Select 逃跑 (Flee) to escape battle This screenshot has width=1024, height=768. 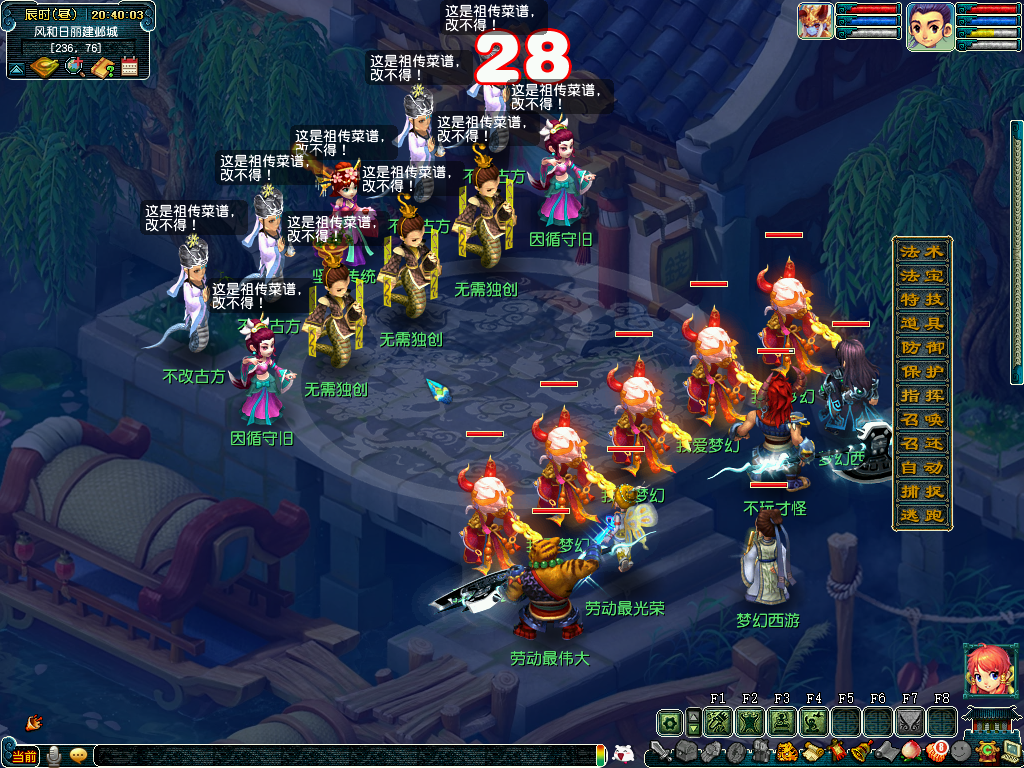tap(921, 515)
